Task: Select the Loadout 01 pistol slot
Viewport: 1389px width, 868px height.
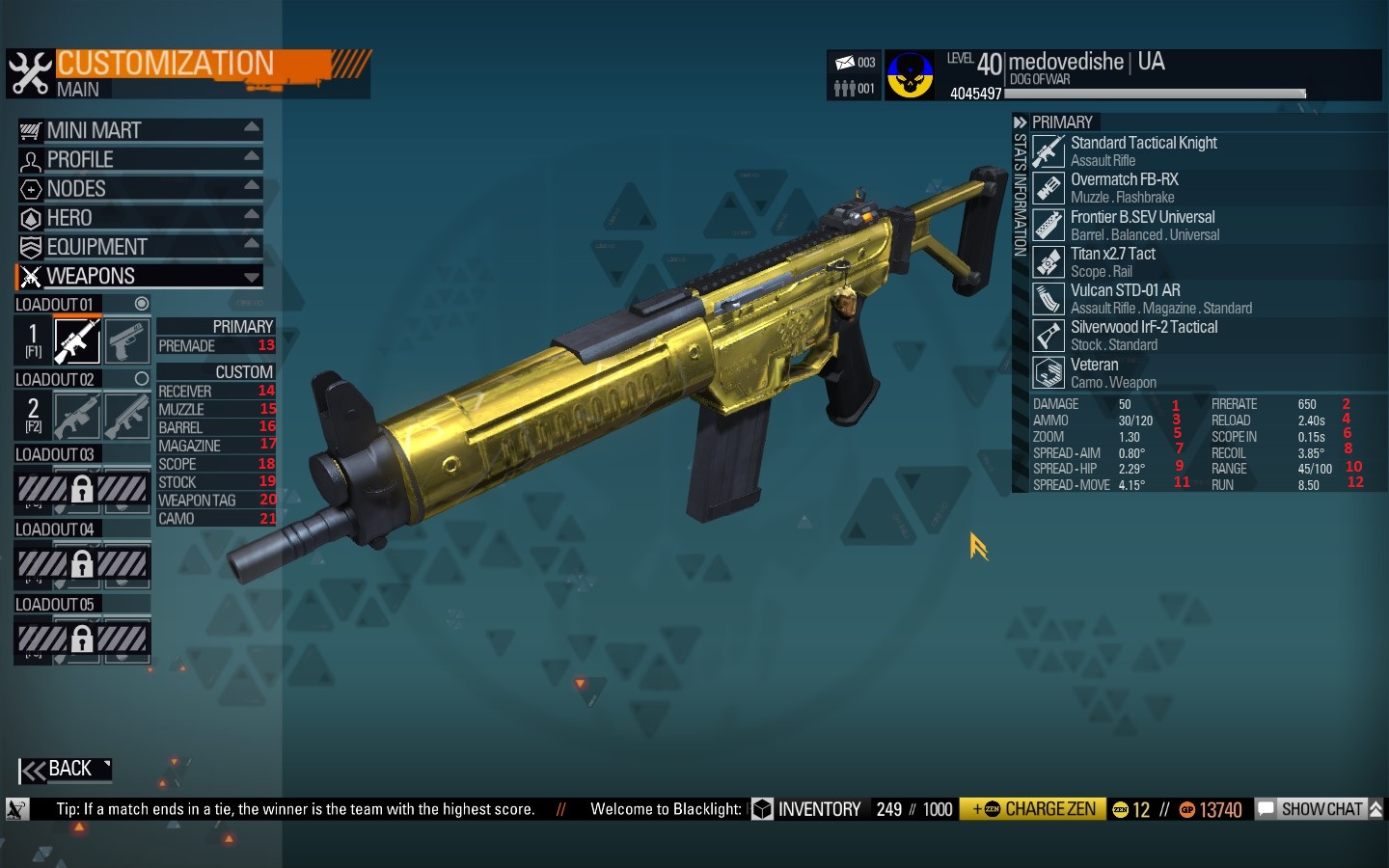Action: [x=126, y=340]
